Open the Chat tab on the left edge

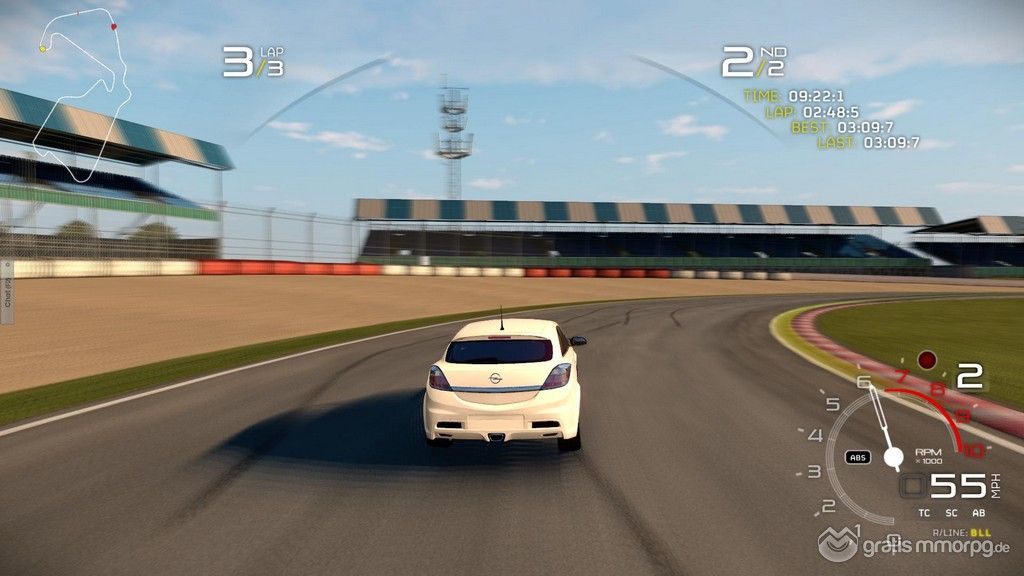pyautogui.click(x=6, y=292)
